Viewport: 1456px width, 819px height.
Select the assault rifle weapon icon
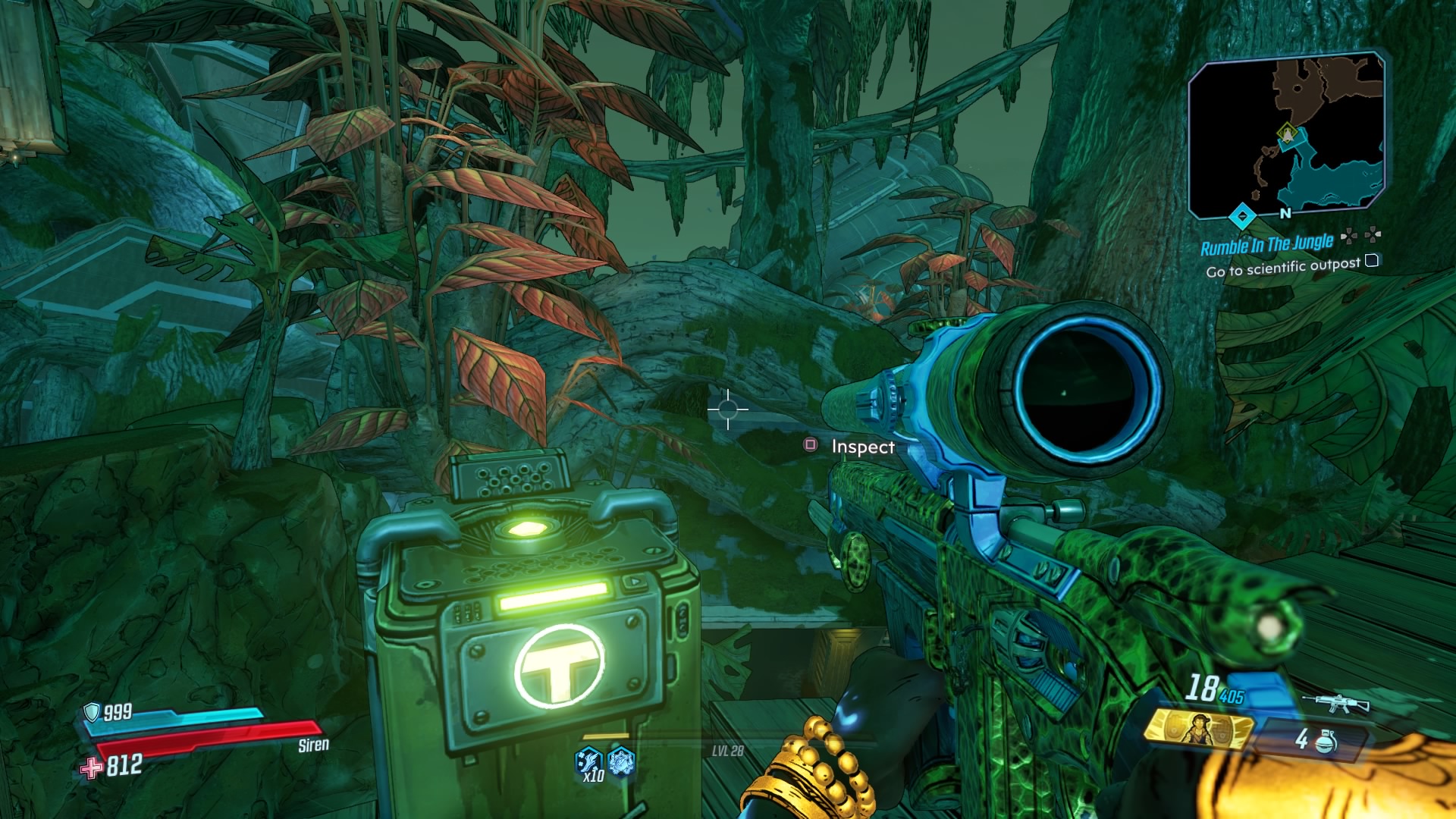1335,702
